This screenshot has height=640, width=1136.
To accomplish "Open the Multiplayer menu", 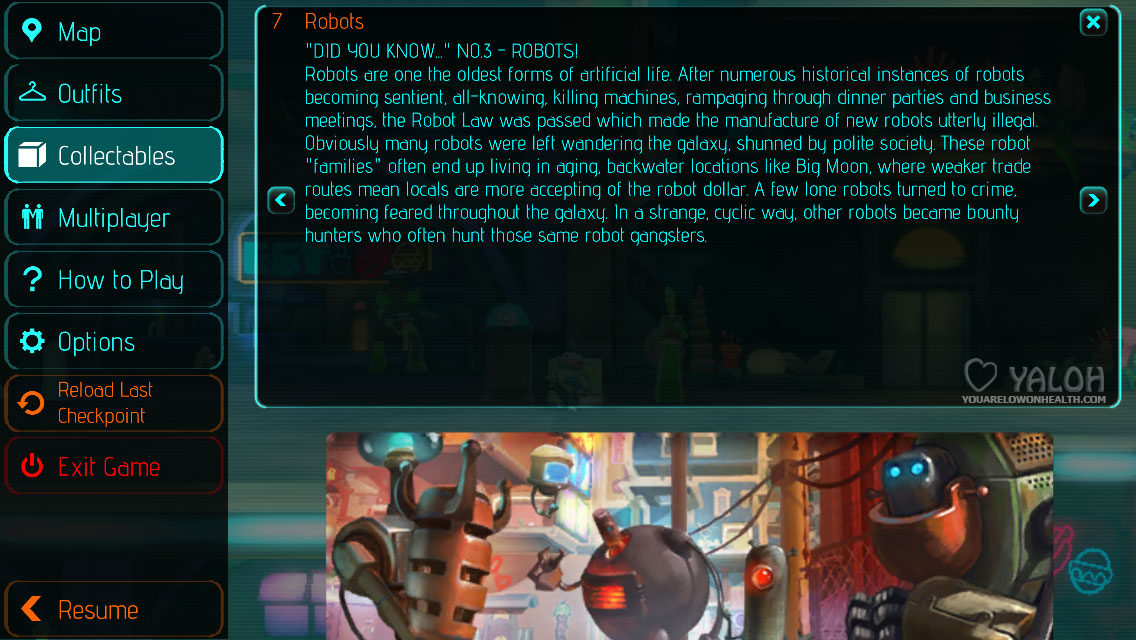I will coord(113,218).
